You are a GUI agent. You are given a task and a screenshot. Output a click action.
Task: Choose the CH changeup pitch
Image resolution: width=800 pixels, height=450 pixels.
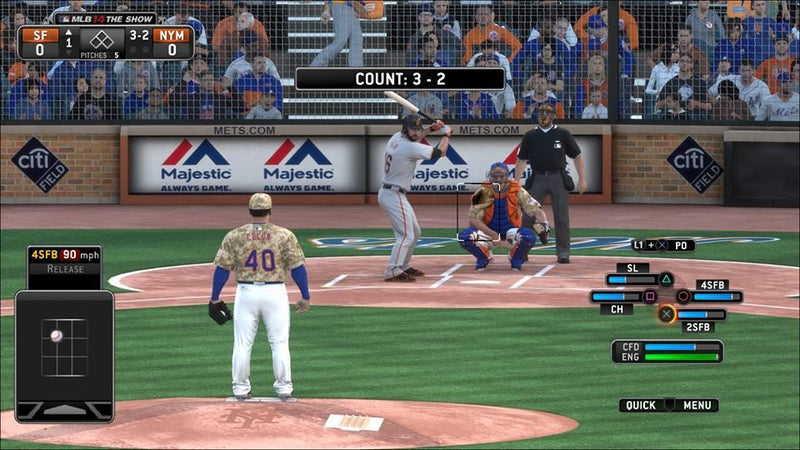tap(649, 297)
